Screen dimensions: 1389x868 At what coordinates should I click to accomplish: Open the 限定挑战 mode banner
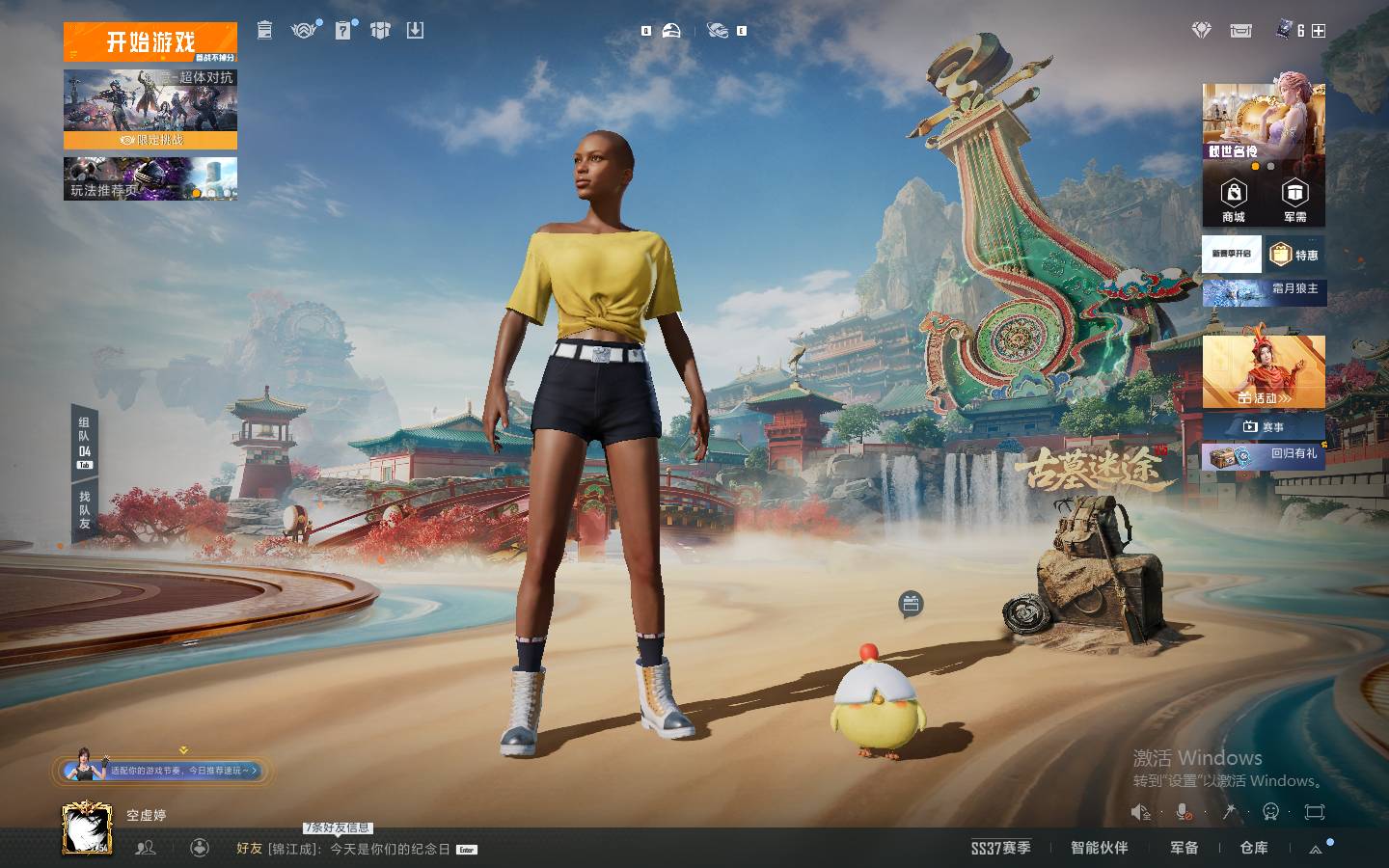150,109
